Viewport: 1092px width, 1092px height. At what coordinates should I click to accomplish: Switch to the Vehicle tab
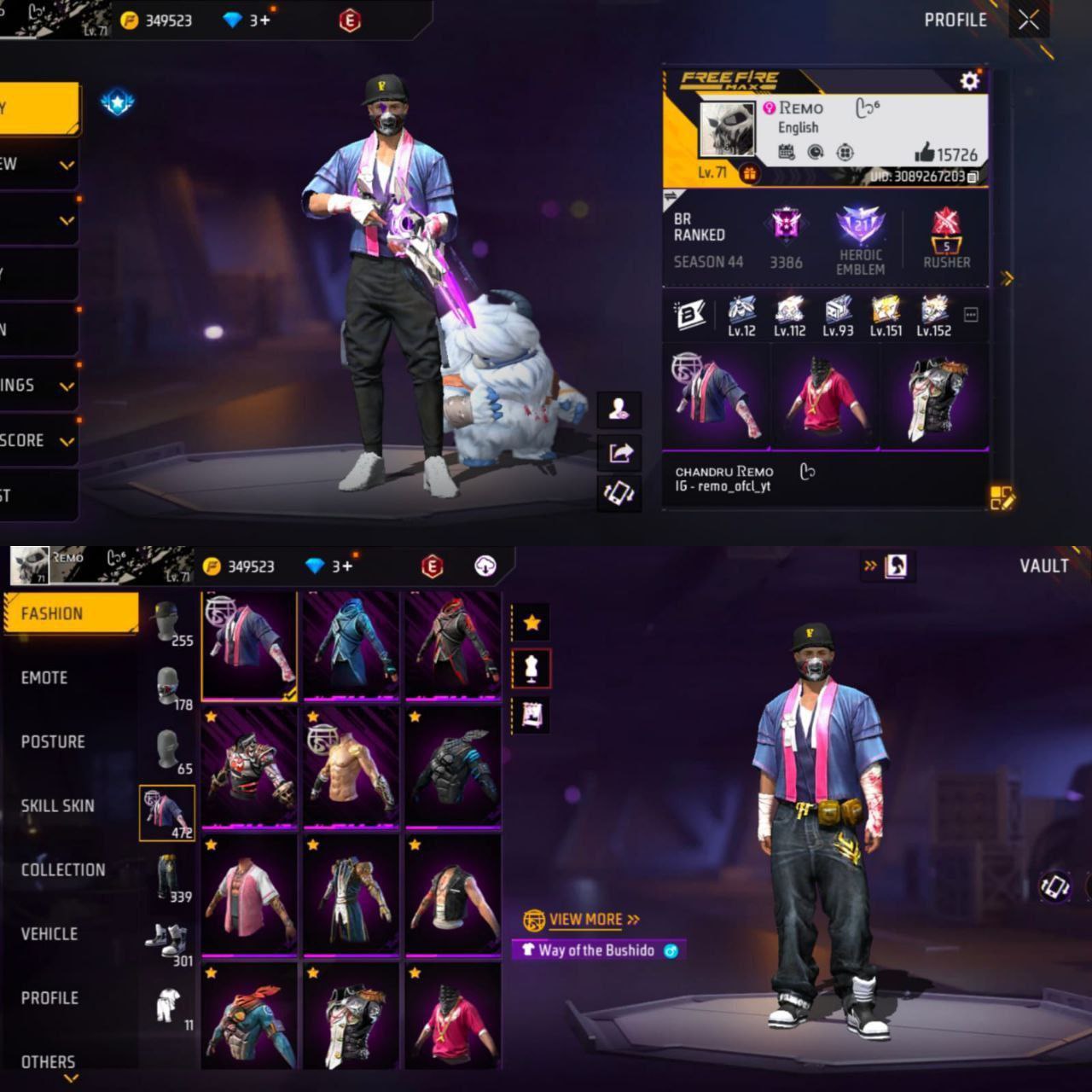pos(49,933)
